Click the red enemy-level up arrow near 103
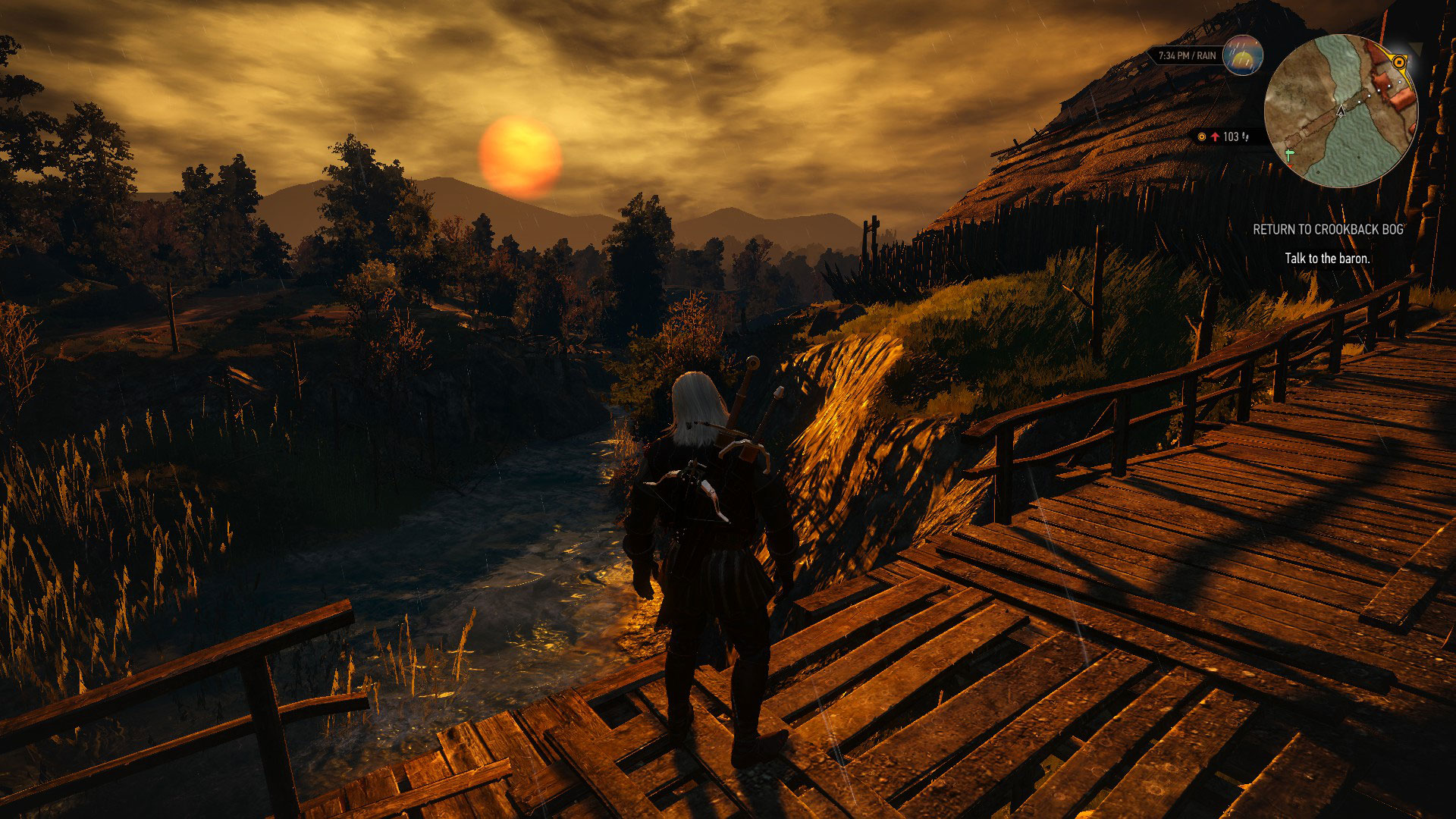The width and height of the screenshot is (1456, 819). click(x=1215, y=137)
